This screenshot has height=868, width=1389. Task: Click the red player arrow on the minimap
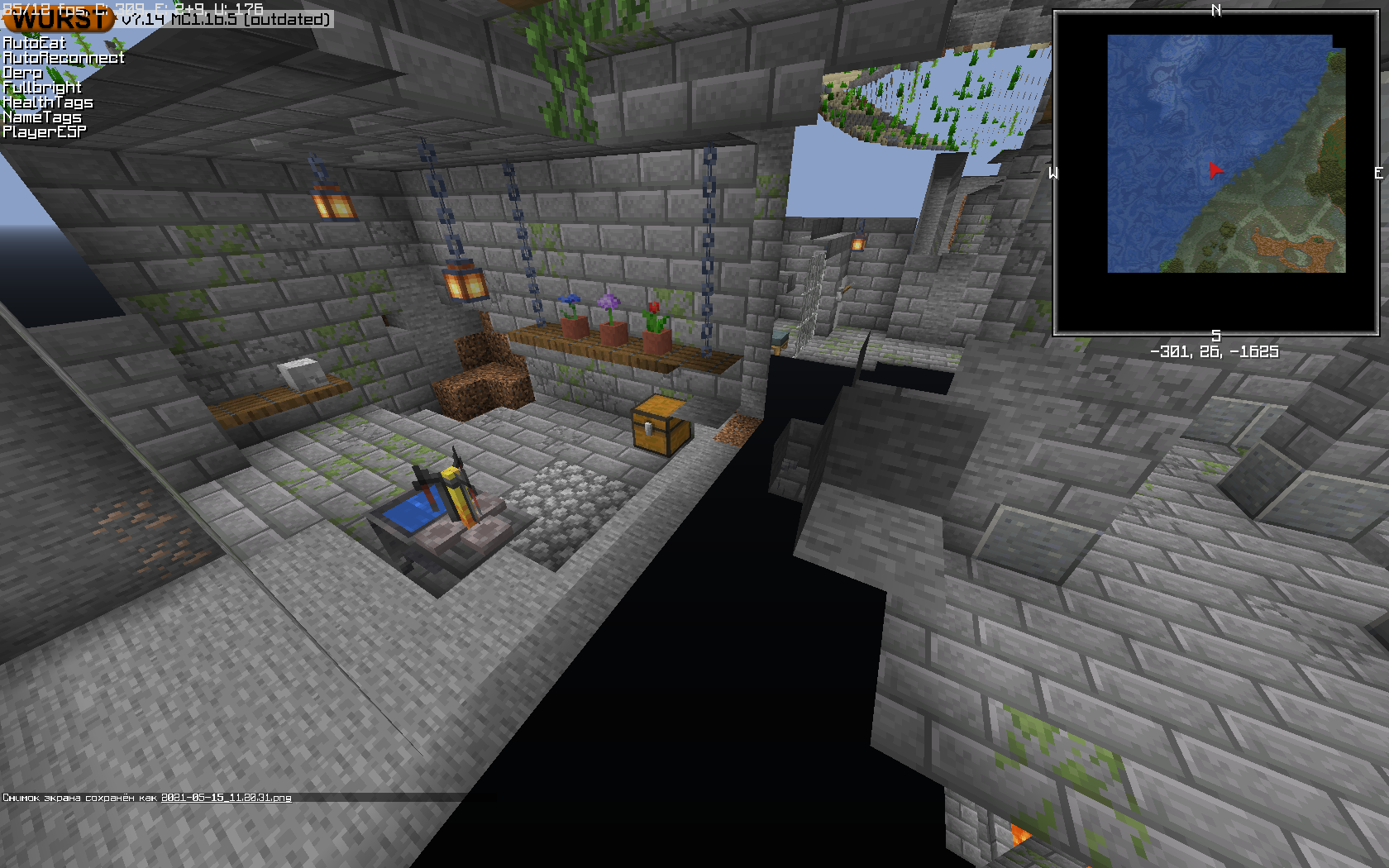(1214, 171)
